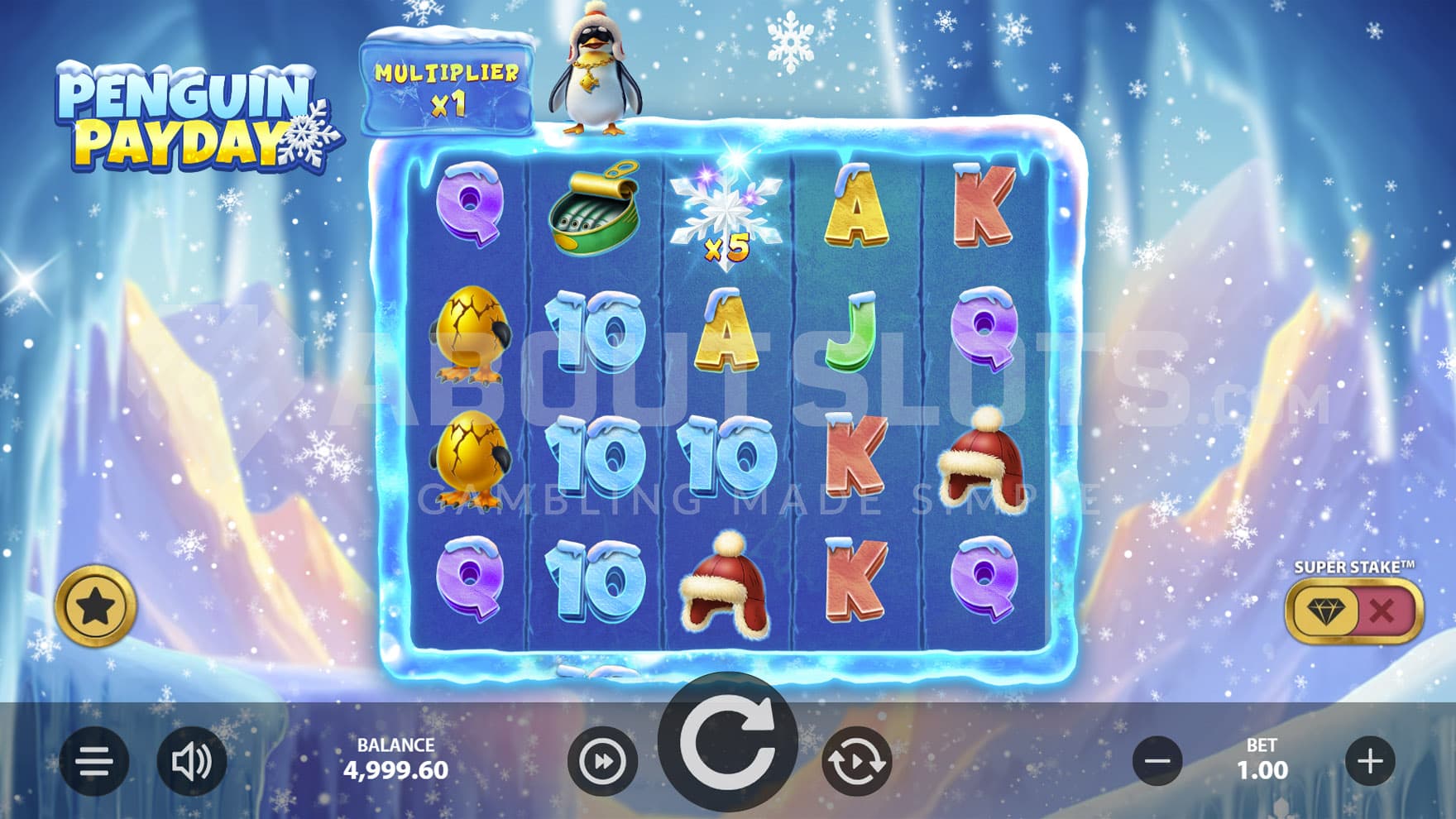This screenshot has width=1456, height=819.
Task: Open the autoplay spin options
Action: pos(856,761)
